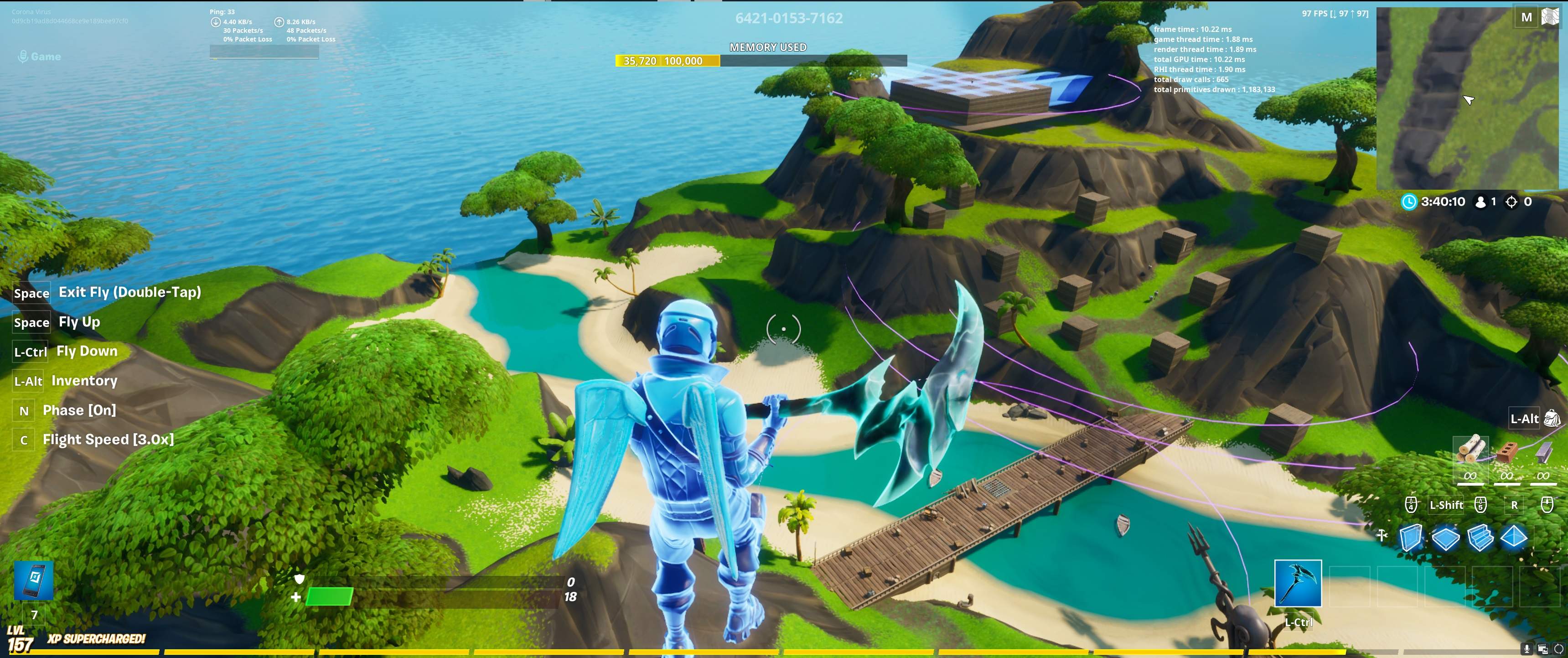Image resolution: width=1568 pixels, height=658 pixels.
Task: Click the microphone icon in the corner
Action: (x=1526, y=649)
